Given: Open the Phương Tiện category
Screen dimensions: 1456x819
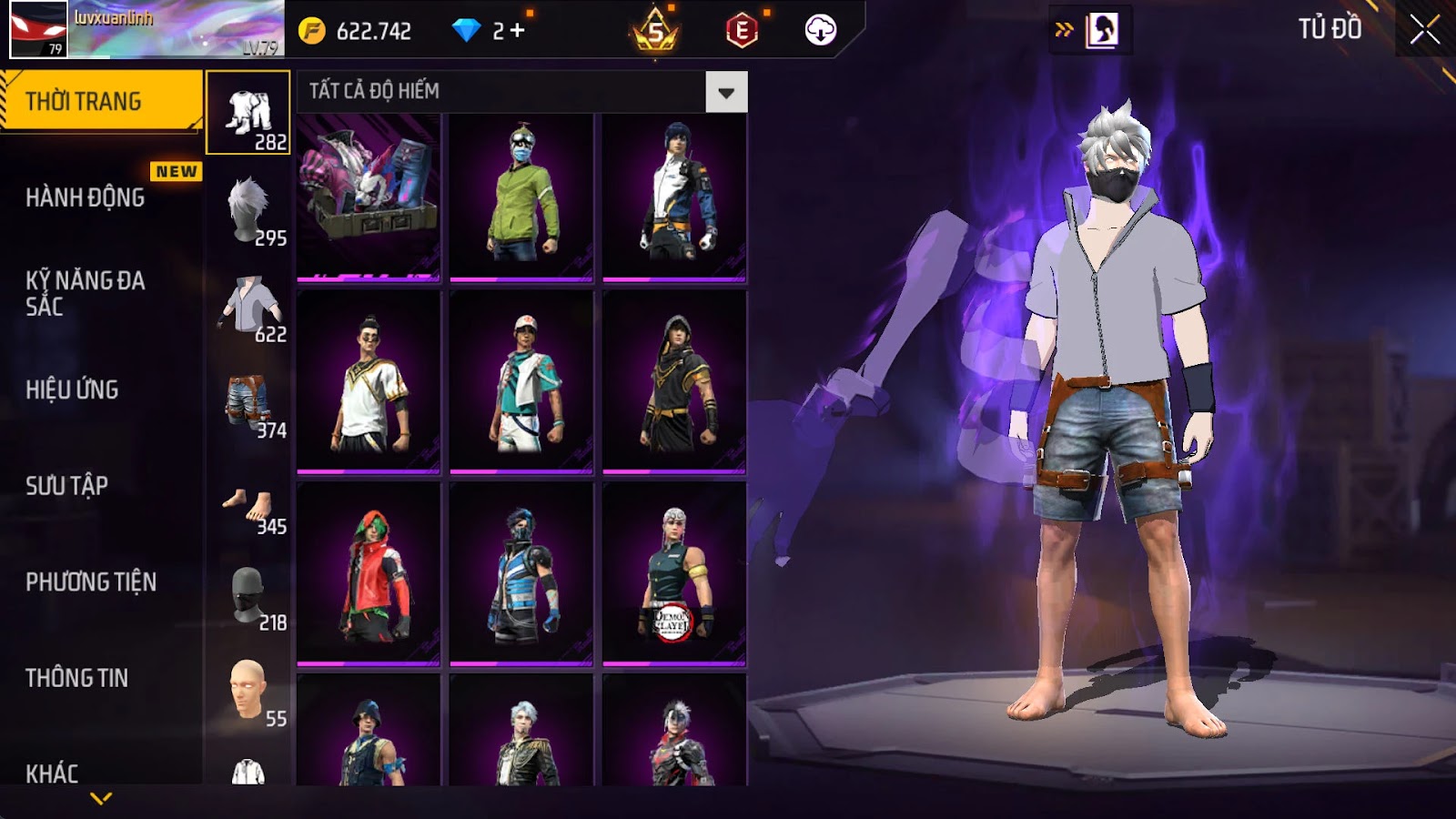Looking at the screenshot, I should pyautogui.click(x=91, y=581).
